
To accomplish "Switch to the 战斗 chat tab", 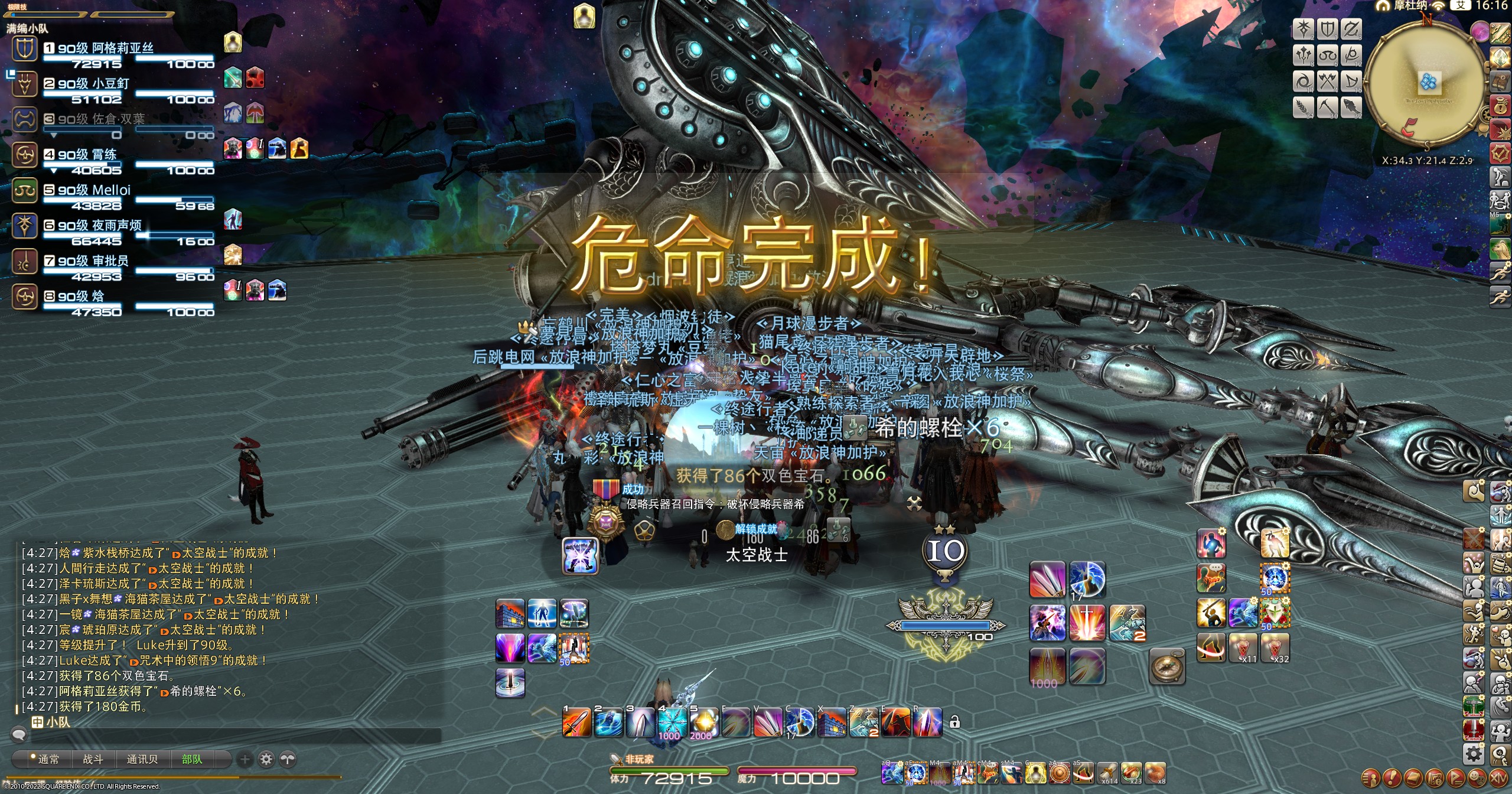I will tap(93, 759).
